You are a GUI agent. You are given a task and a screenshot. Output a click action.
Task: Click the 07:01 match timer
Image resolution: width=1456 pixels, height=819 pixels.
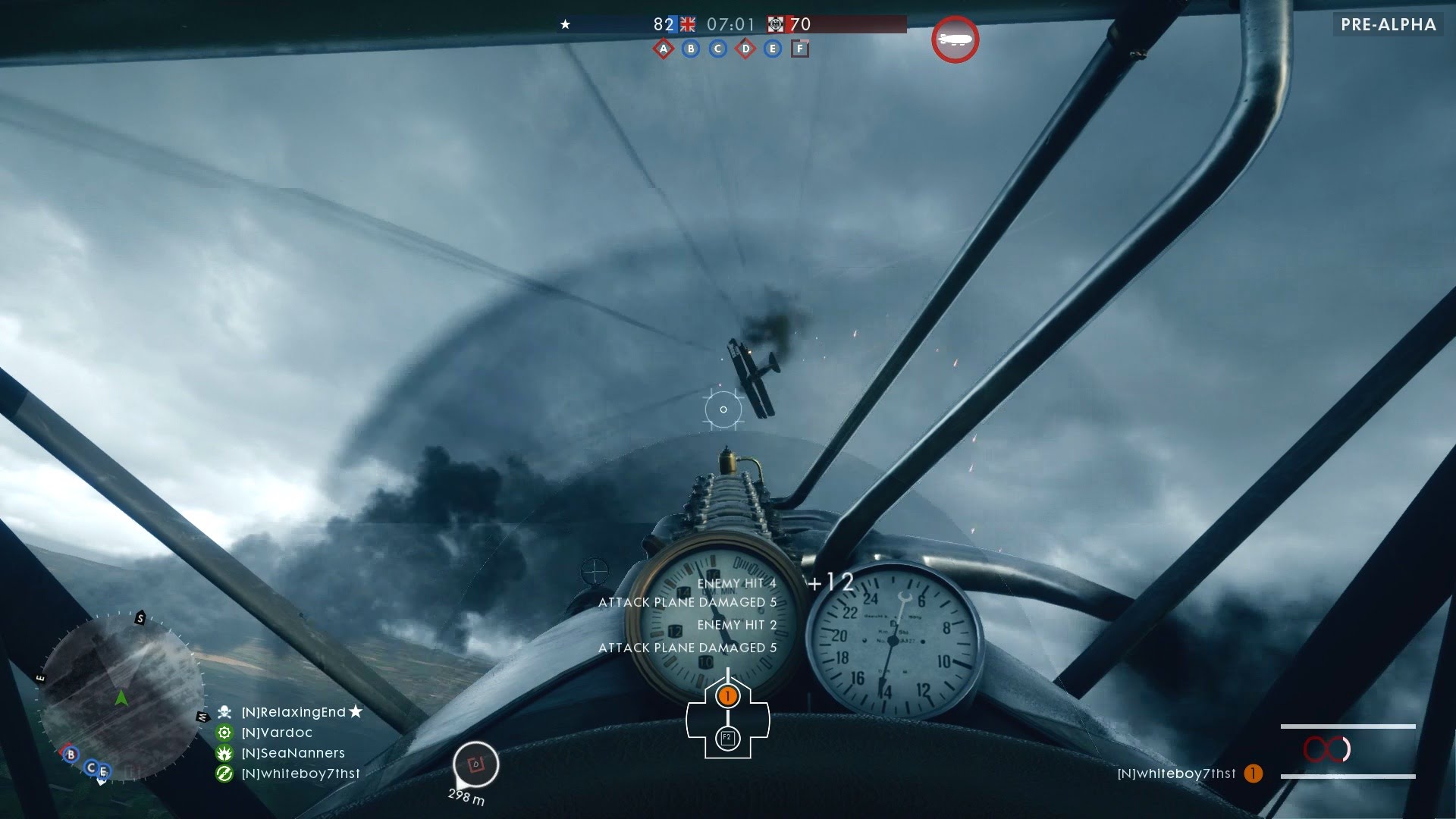(730, 24)
